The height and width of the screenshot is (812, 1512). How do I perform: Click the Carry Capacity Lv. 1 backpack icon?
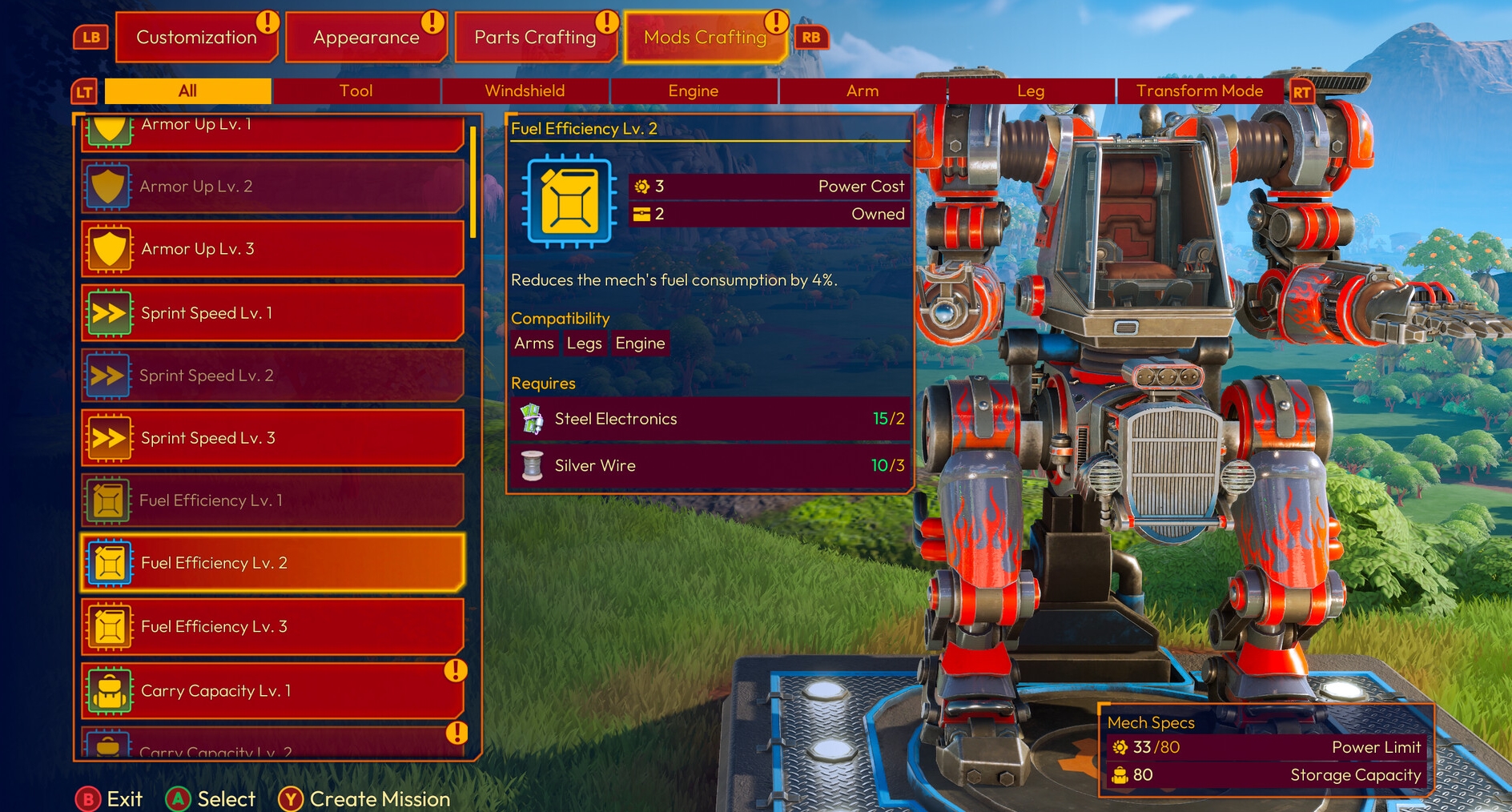(110, 690)
